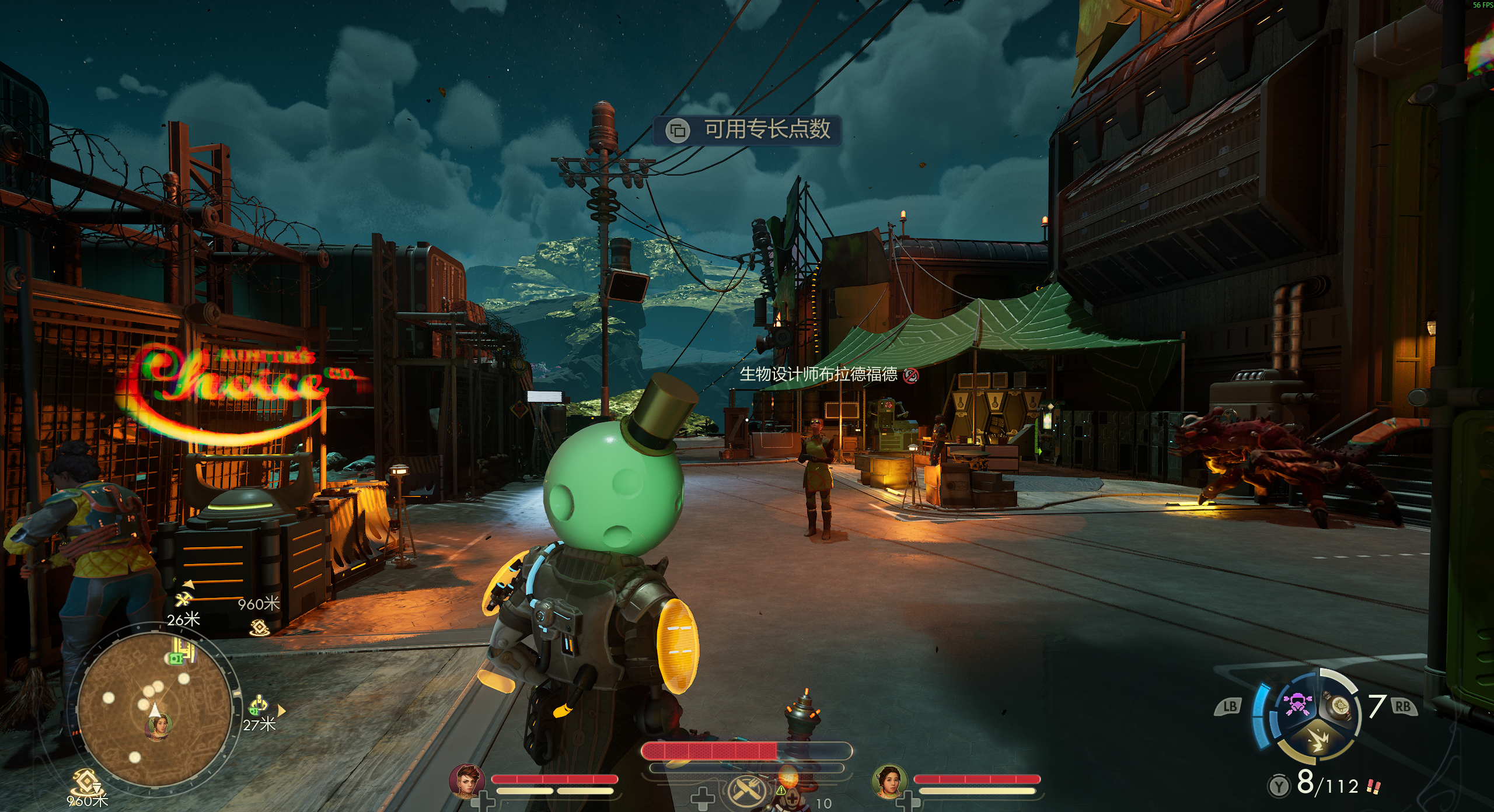1494x812 pixels.
Task: Select the red-haired companion portrait
Action: 467,781
